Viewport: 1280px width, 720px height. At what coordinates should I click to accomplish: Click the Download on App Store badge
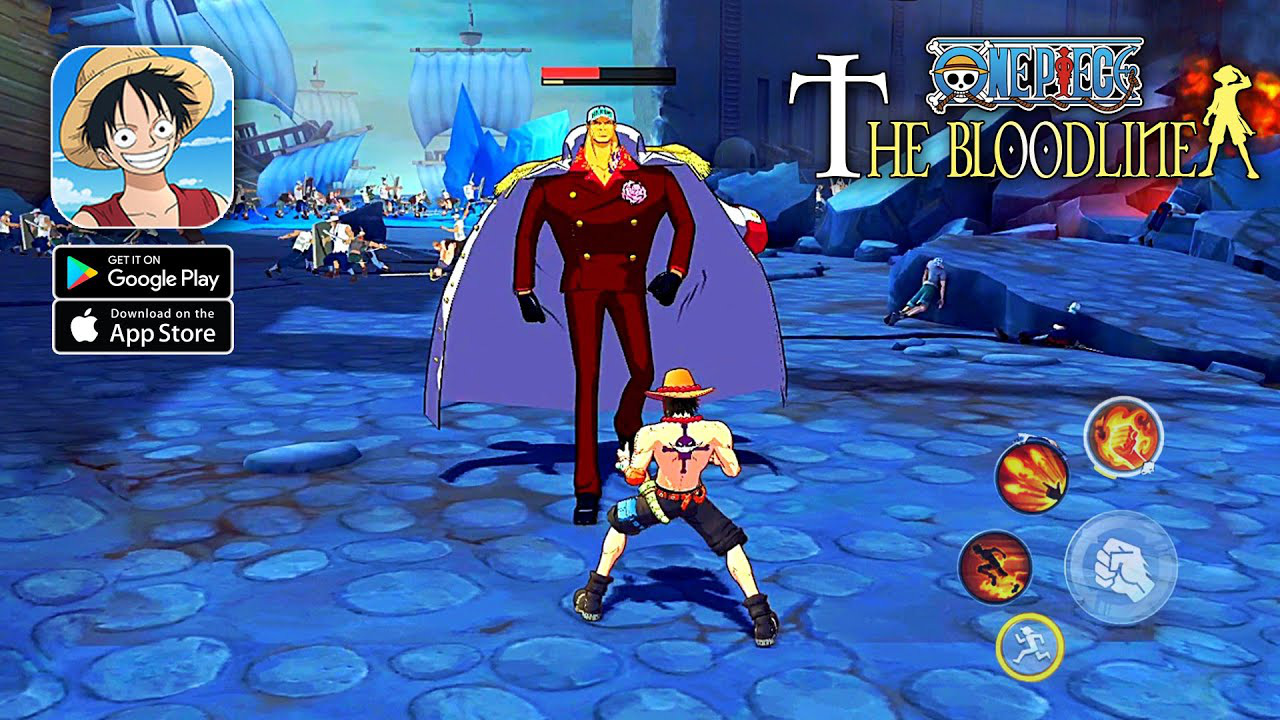[x=143, y=324]
